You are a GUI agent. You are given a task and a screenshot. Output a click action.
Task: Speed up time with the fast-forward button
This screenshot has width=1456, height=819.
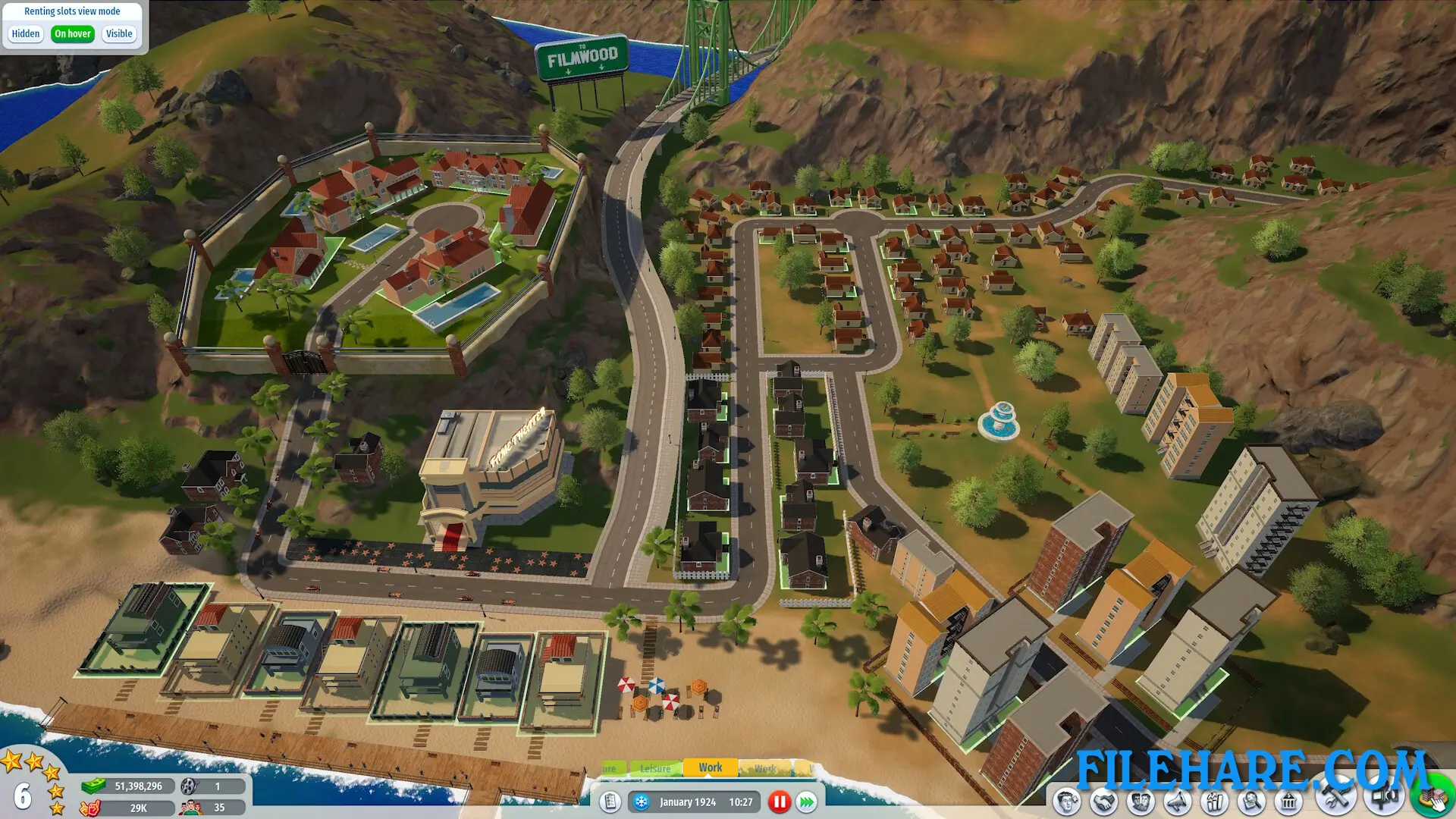click(x=807, y=802)
